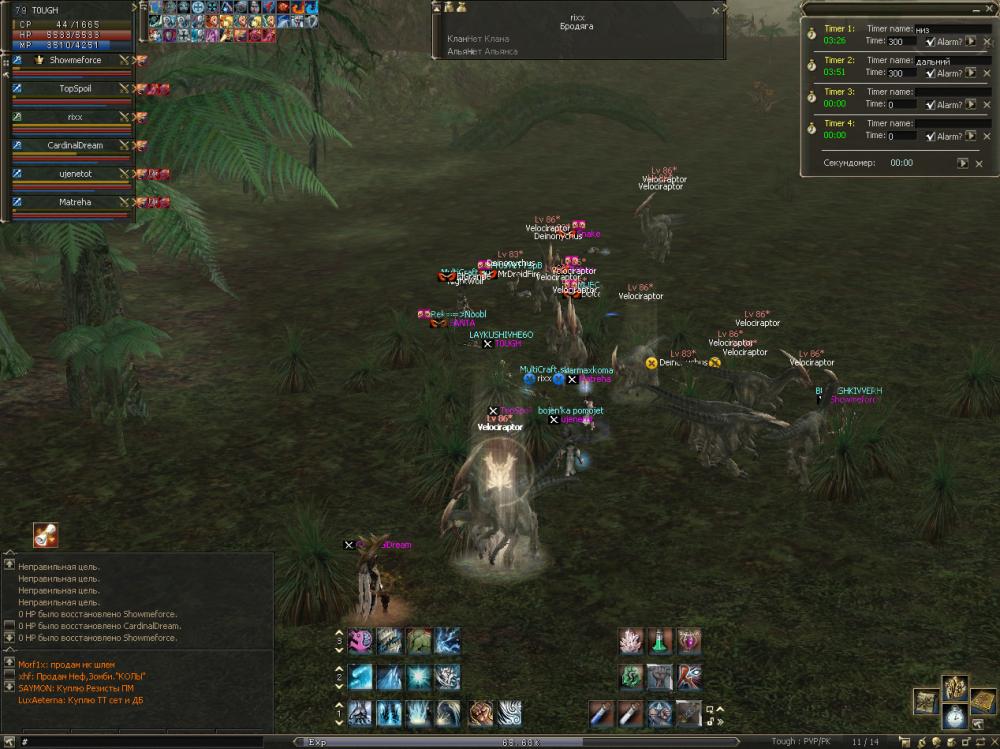Target party member CardinalDream

point(75,145)
